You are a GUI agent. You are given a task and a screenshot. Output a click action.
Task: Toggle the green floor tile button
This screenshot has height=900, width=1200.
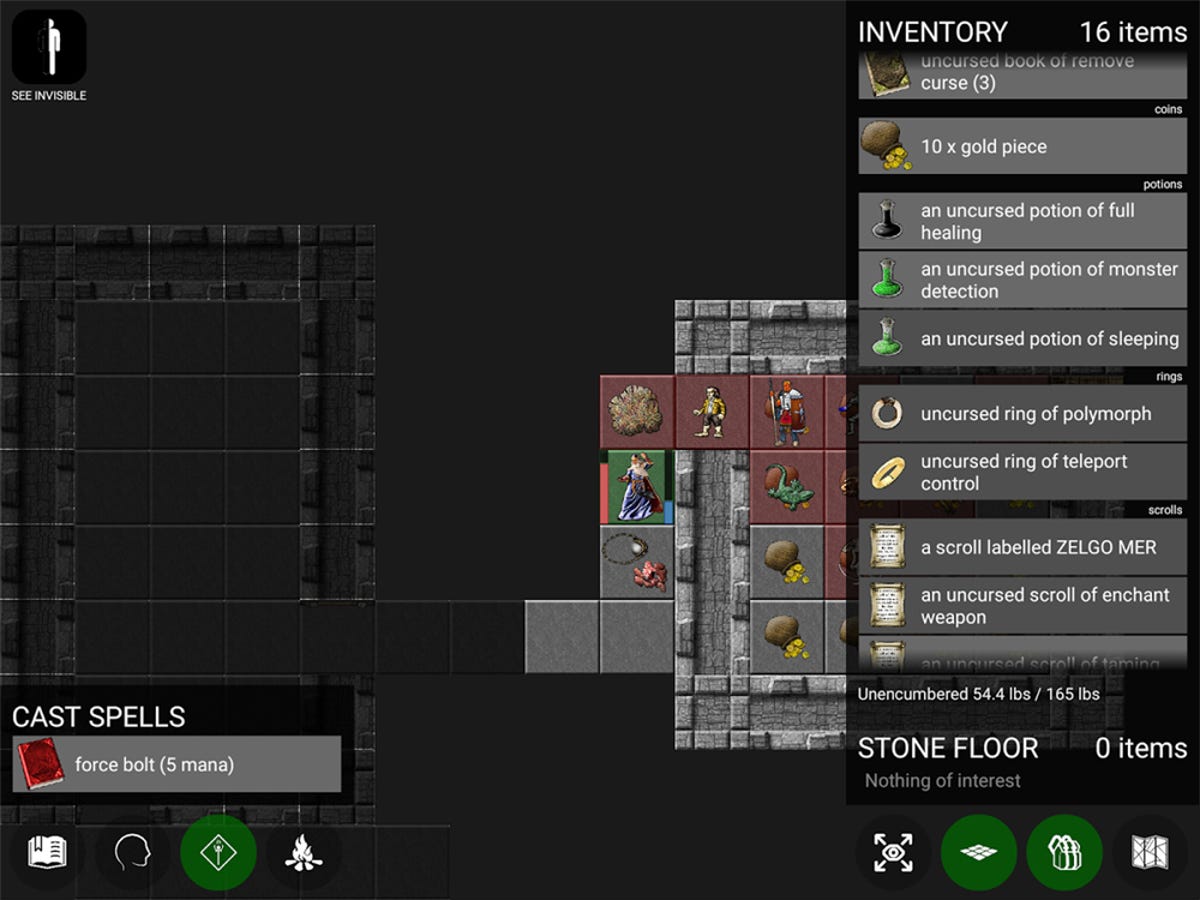tap(979, 852)
